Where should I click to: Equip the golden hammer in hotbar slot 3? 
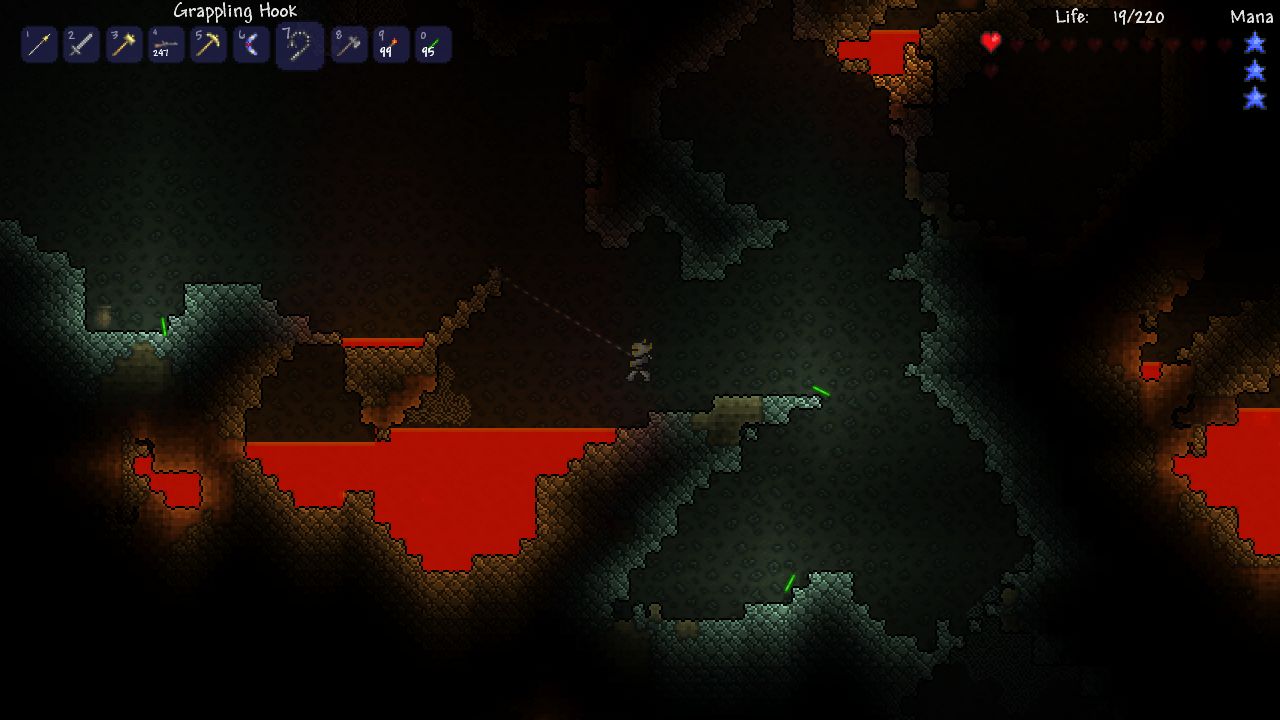point(123,44)
